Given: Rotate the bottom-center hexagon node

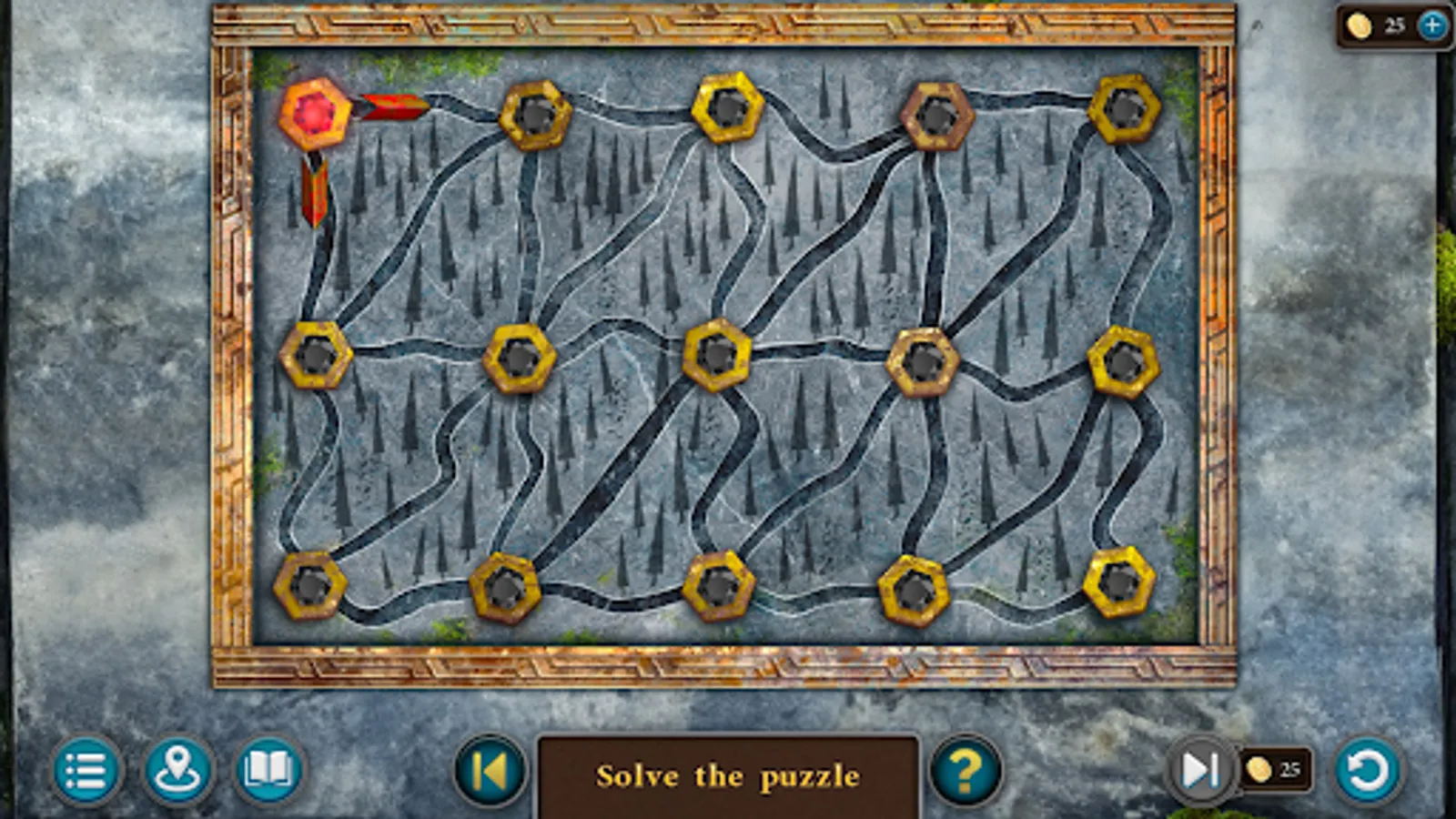Looking at the screenshot, I should tap(719, 587).
